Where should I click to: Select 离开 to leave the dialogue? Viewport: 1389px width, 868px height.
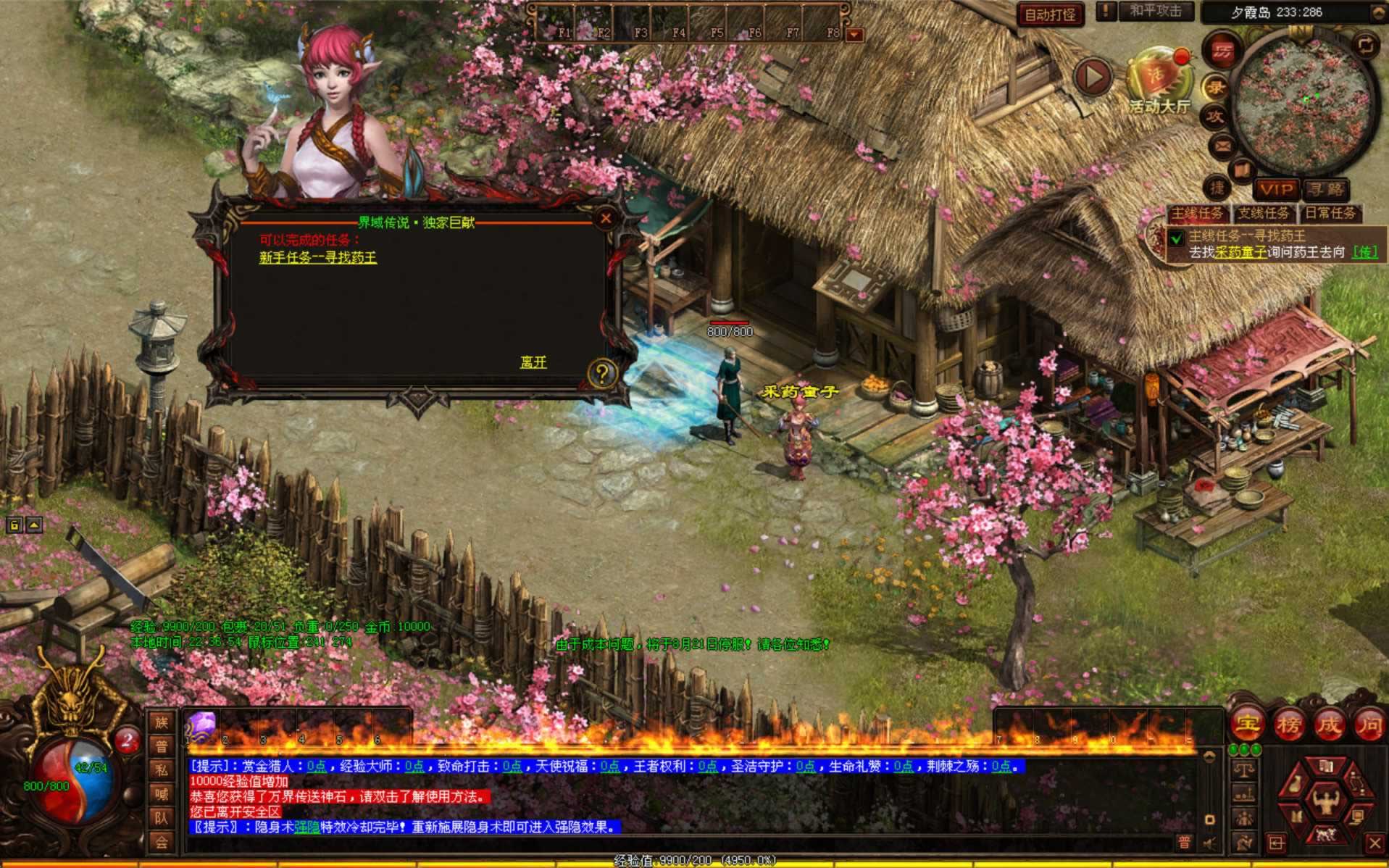533,362
